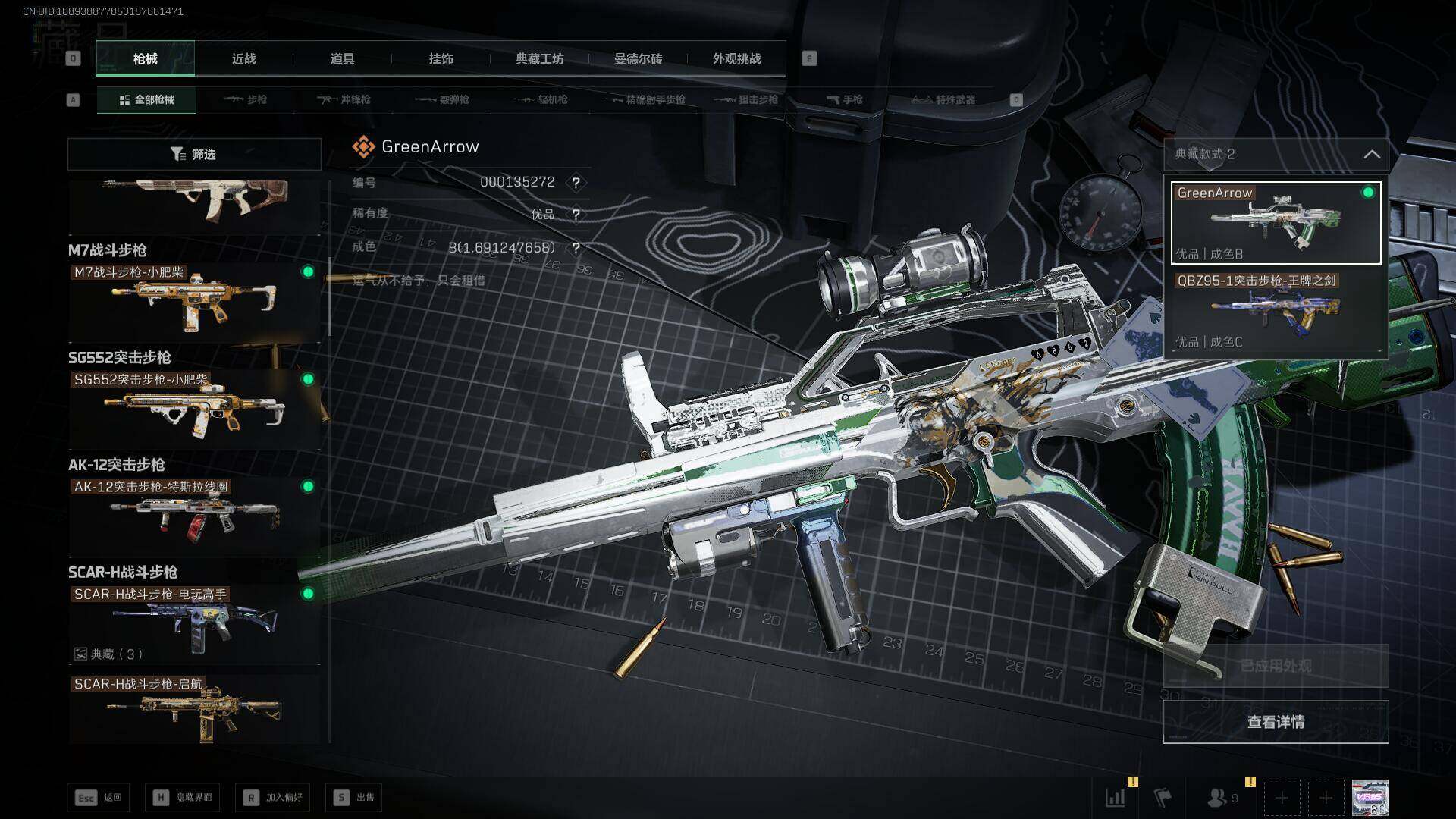The width and height of the screenshot is (1456, 819).
Task: Open the 筛选 filter button
Action: coord(194,154)
